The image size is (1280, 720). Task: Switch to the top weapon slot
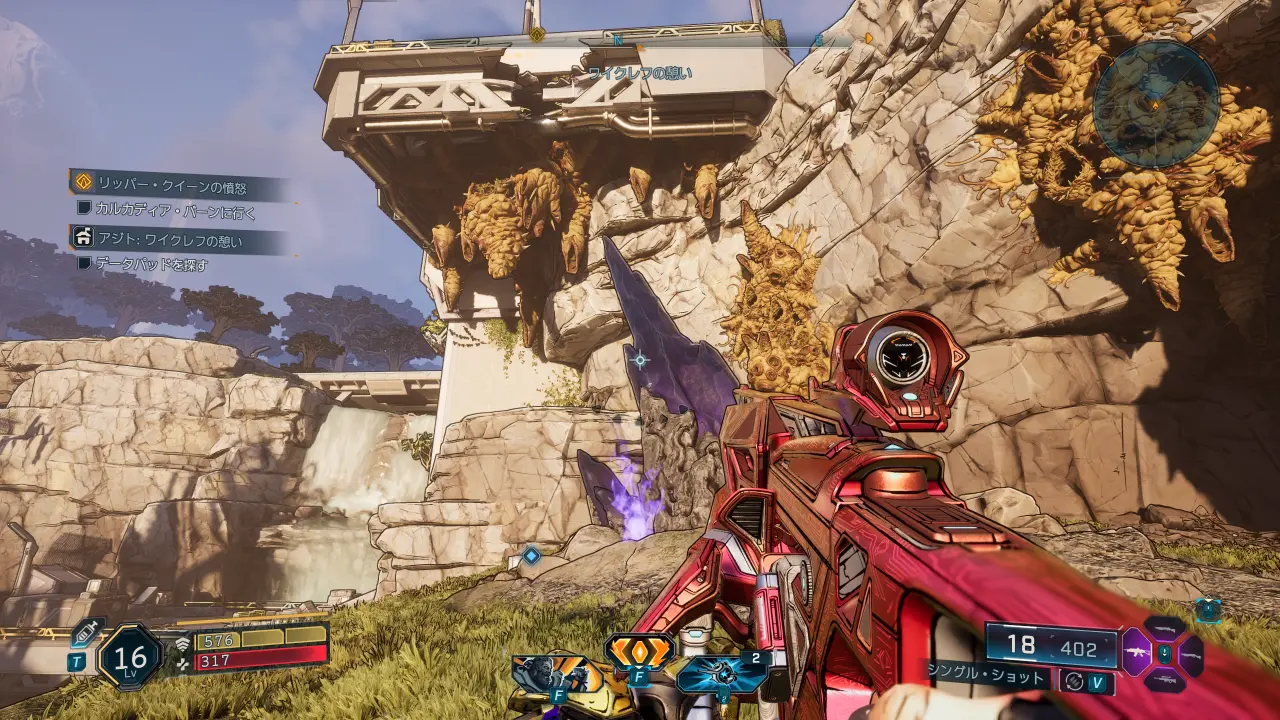coord(1165,629)
